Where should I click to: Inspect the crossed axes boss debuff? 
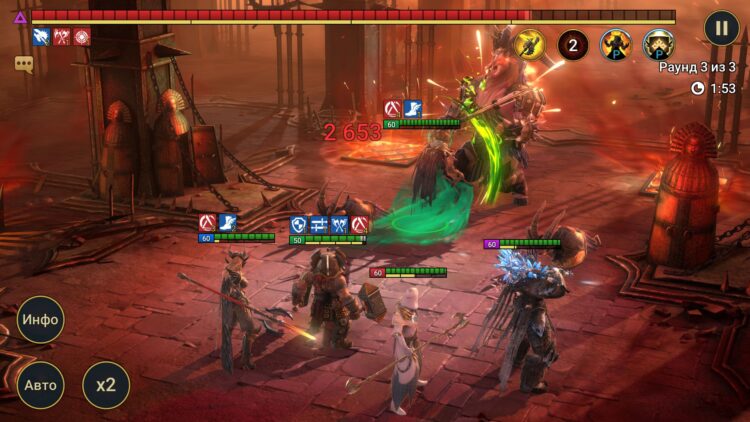(61, 37)
